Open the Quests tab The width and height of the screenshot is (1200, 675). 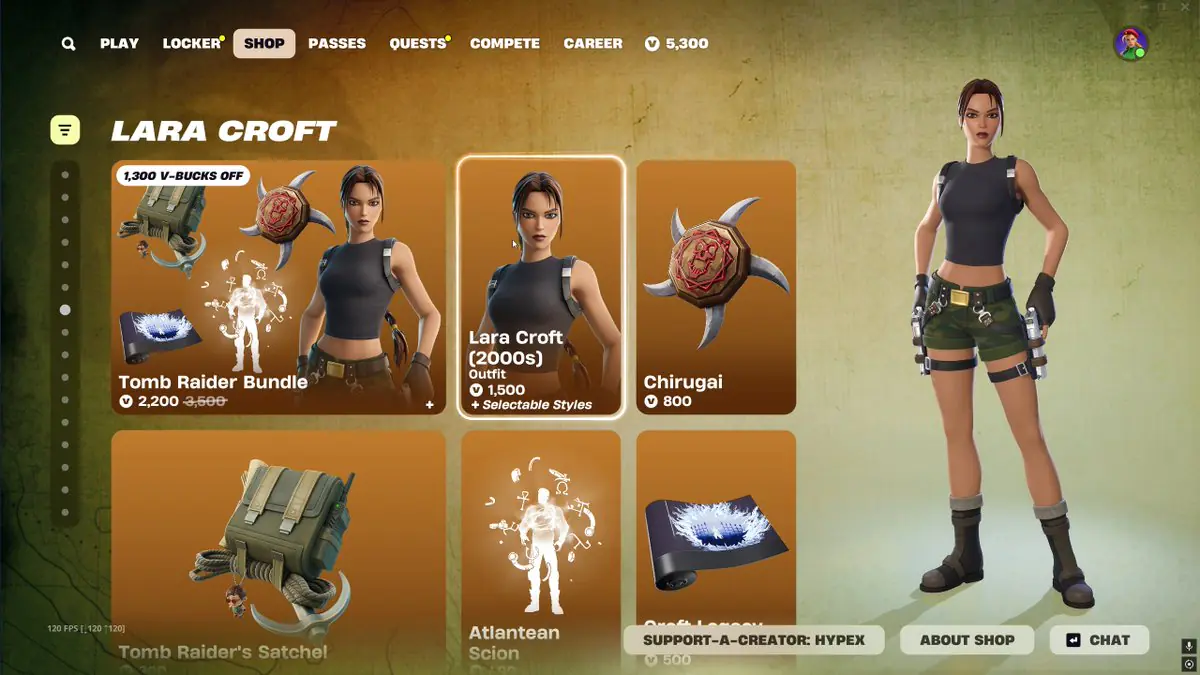pos(417,44)
